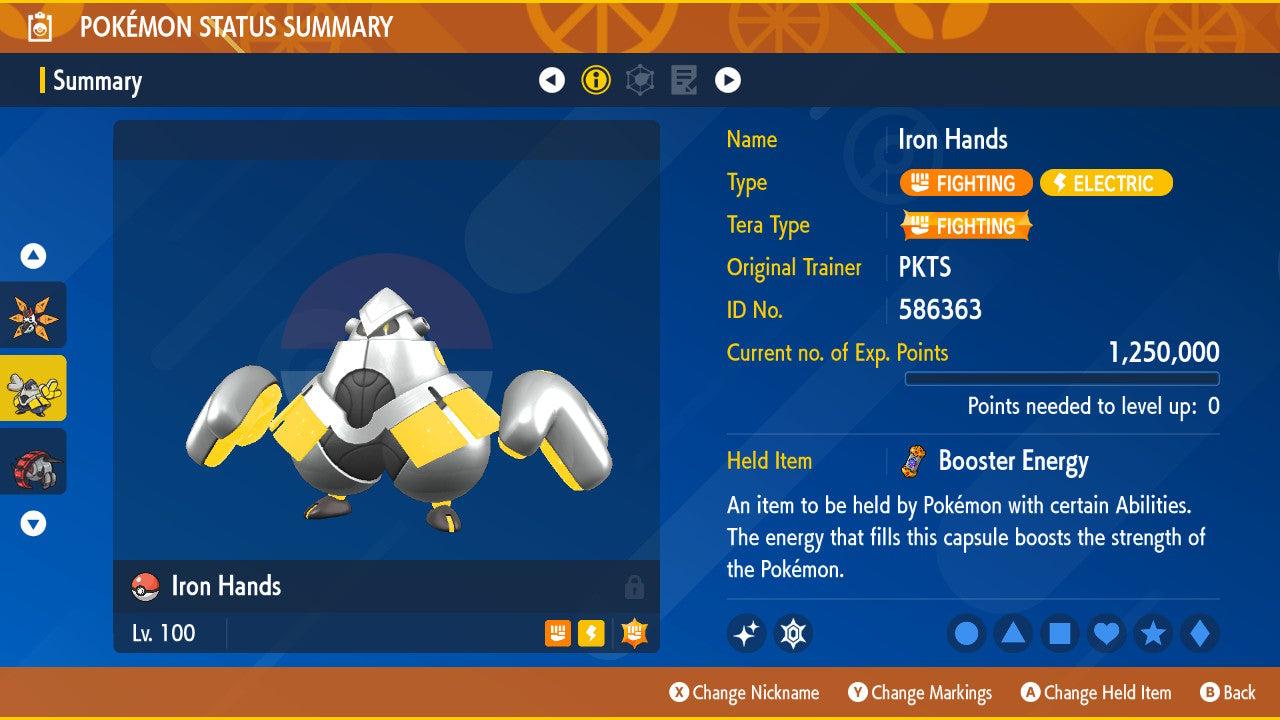The image size is (1280, 720).
Task: Click the Electric type badge
Action: [1106, 183]
